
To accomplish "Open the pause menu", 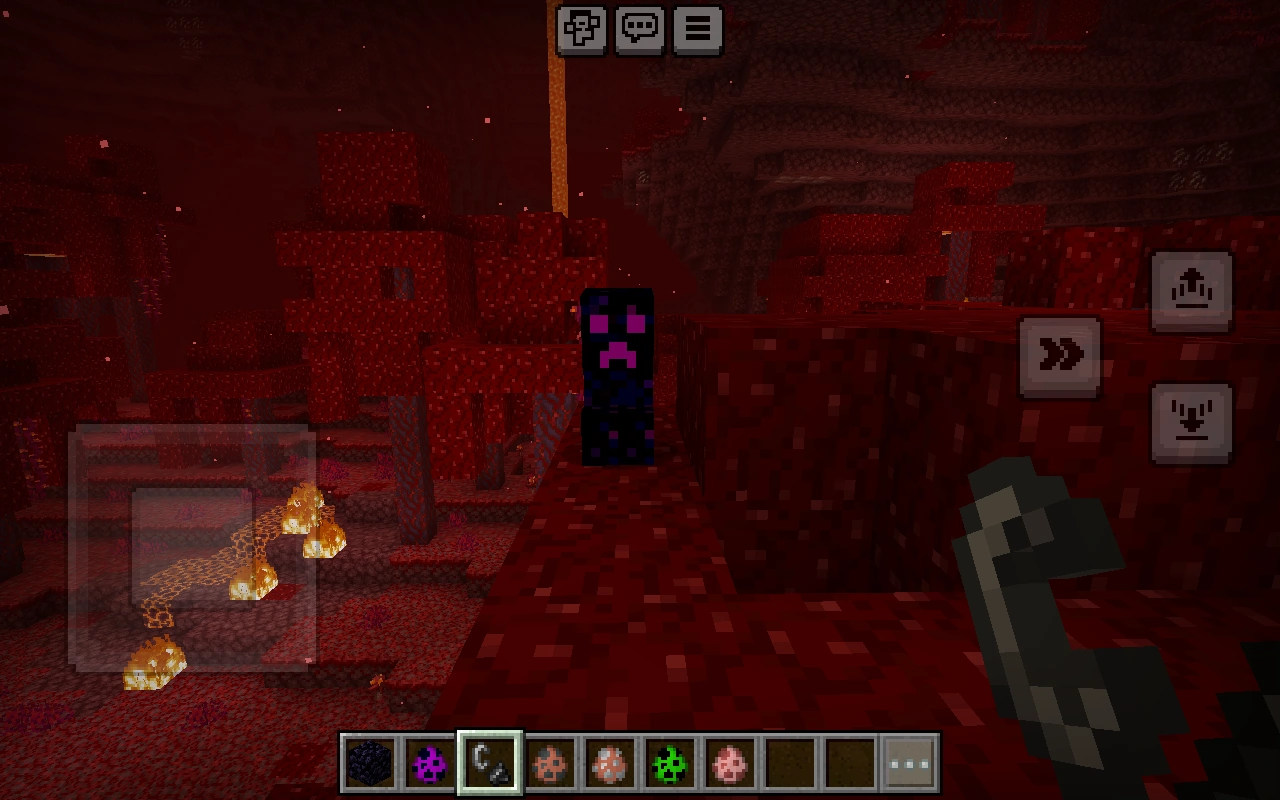I will pos(697,28).
